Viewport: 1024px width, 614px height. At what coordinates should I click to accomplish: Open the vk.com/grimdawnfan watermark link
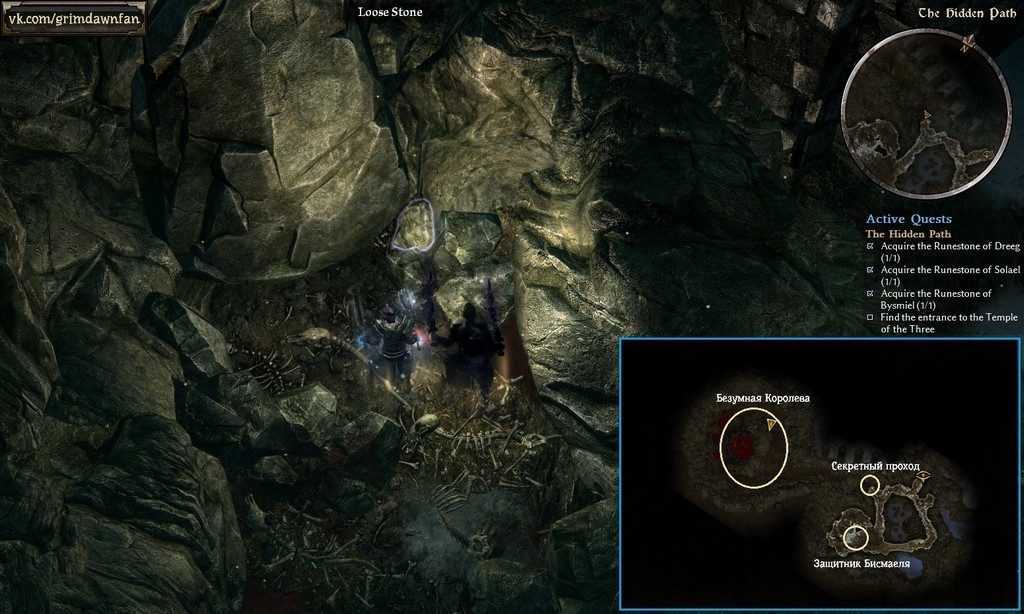73,17
